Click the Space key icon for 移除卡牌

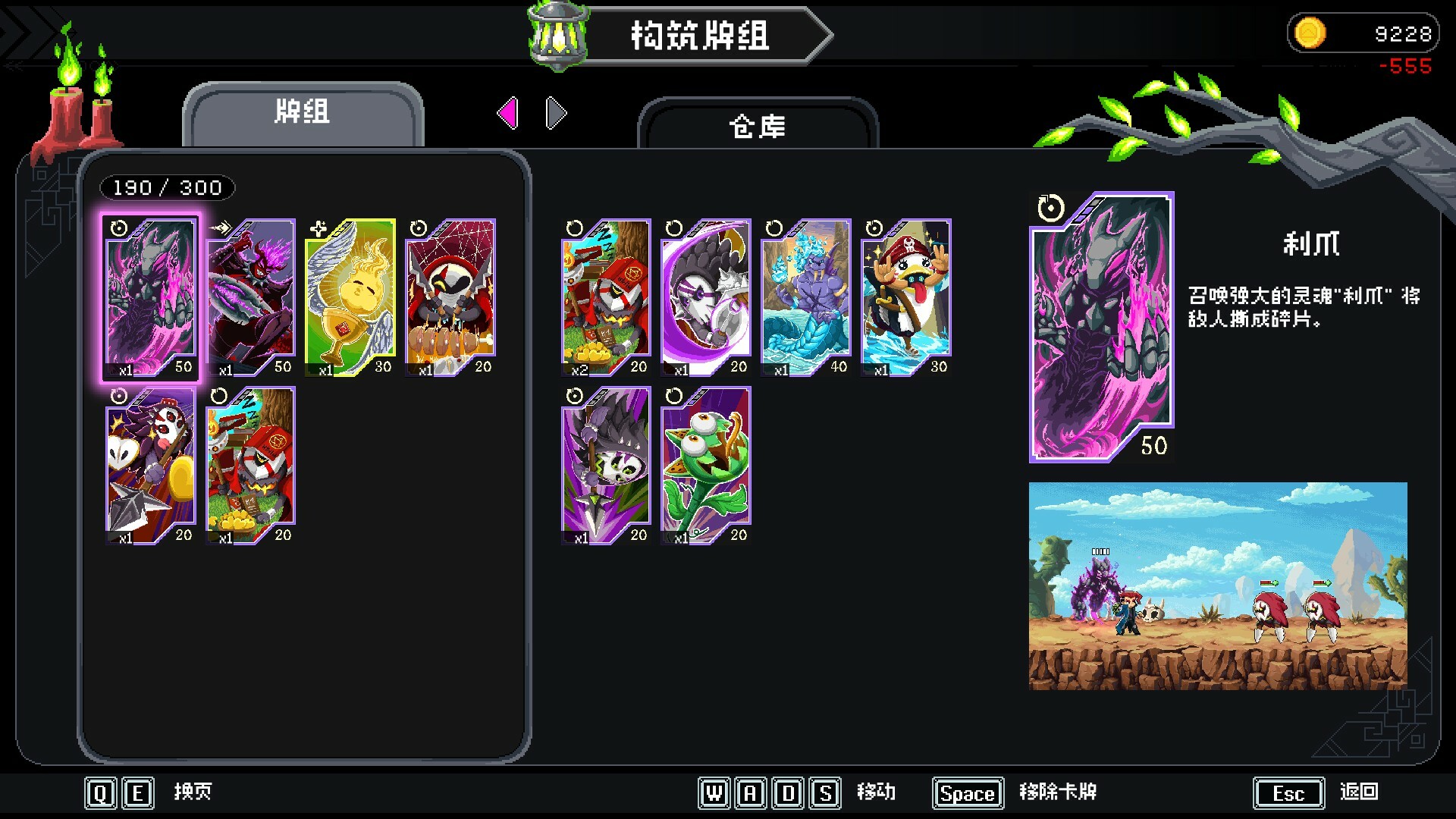(968, 793)
